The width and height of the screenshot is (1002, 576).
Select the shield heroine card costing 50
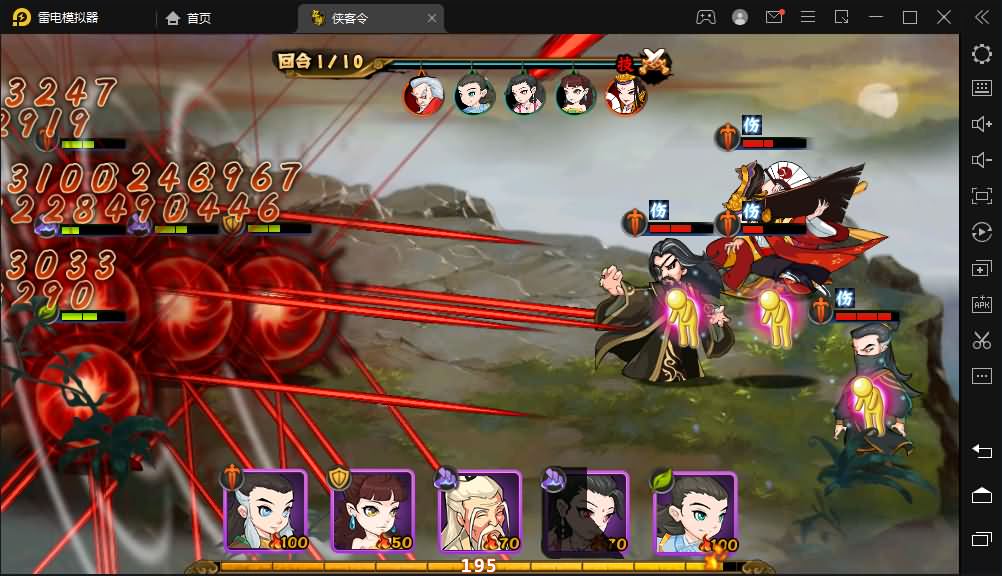[x=372, y=511]
